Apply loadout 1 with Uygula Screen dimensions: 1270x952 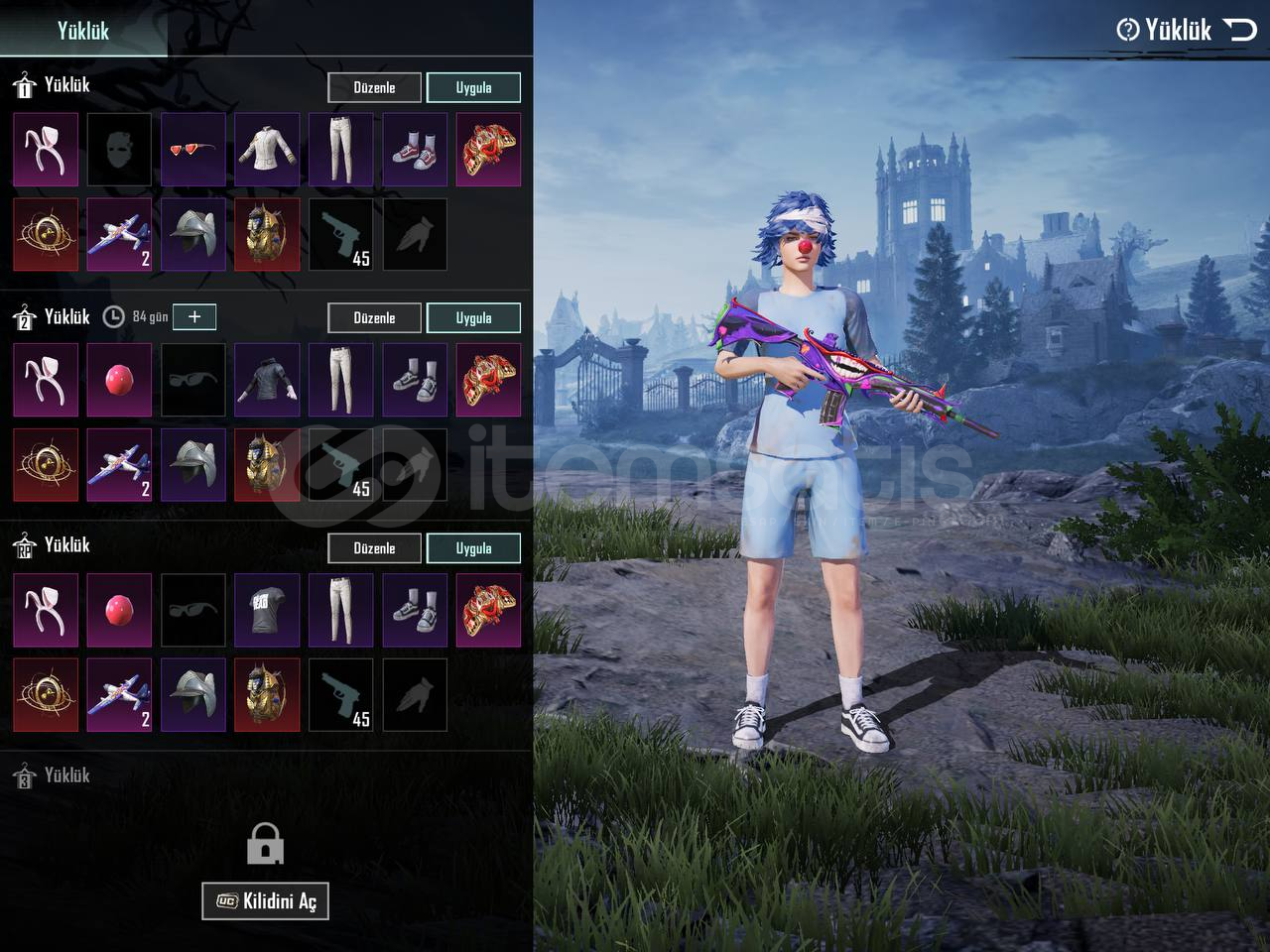(473, 87)
